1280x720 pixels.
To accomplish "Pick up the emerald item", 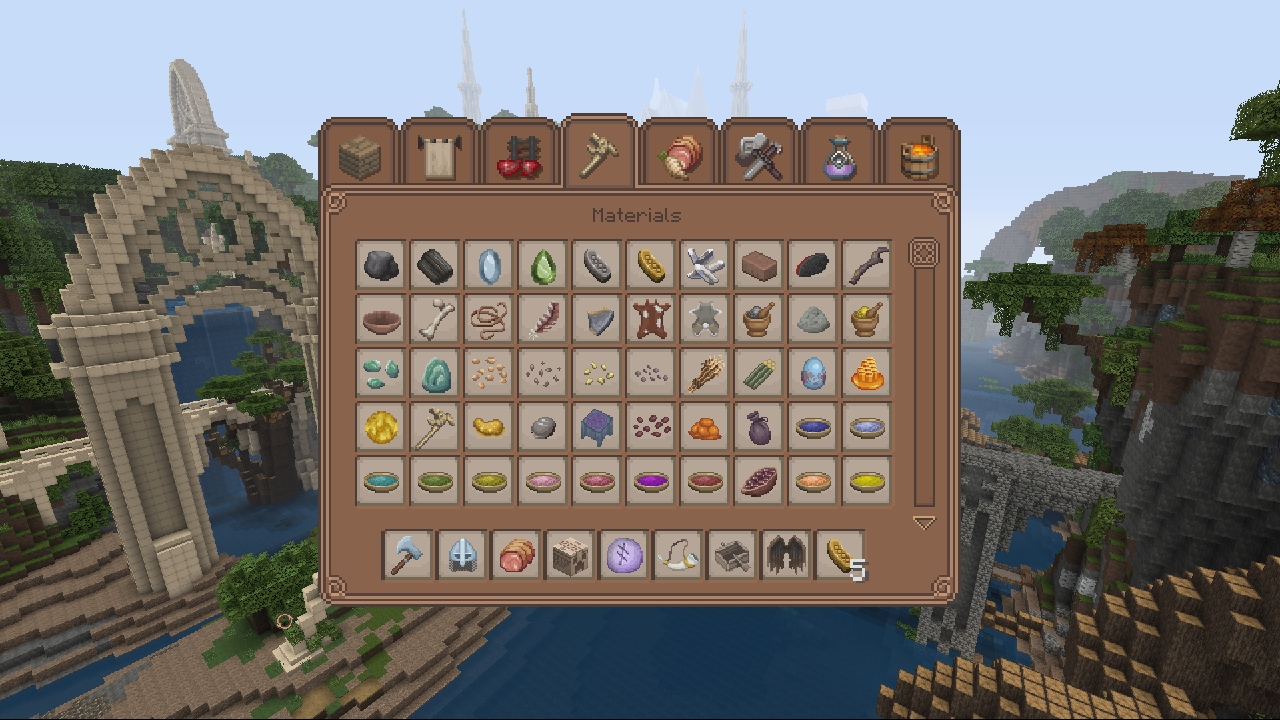I will coord(543,265).
